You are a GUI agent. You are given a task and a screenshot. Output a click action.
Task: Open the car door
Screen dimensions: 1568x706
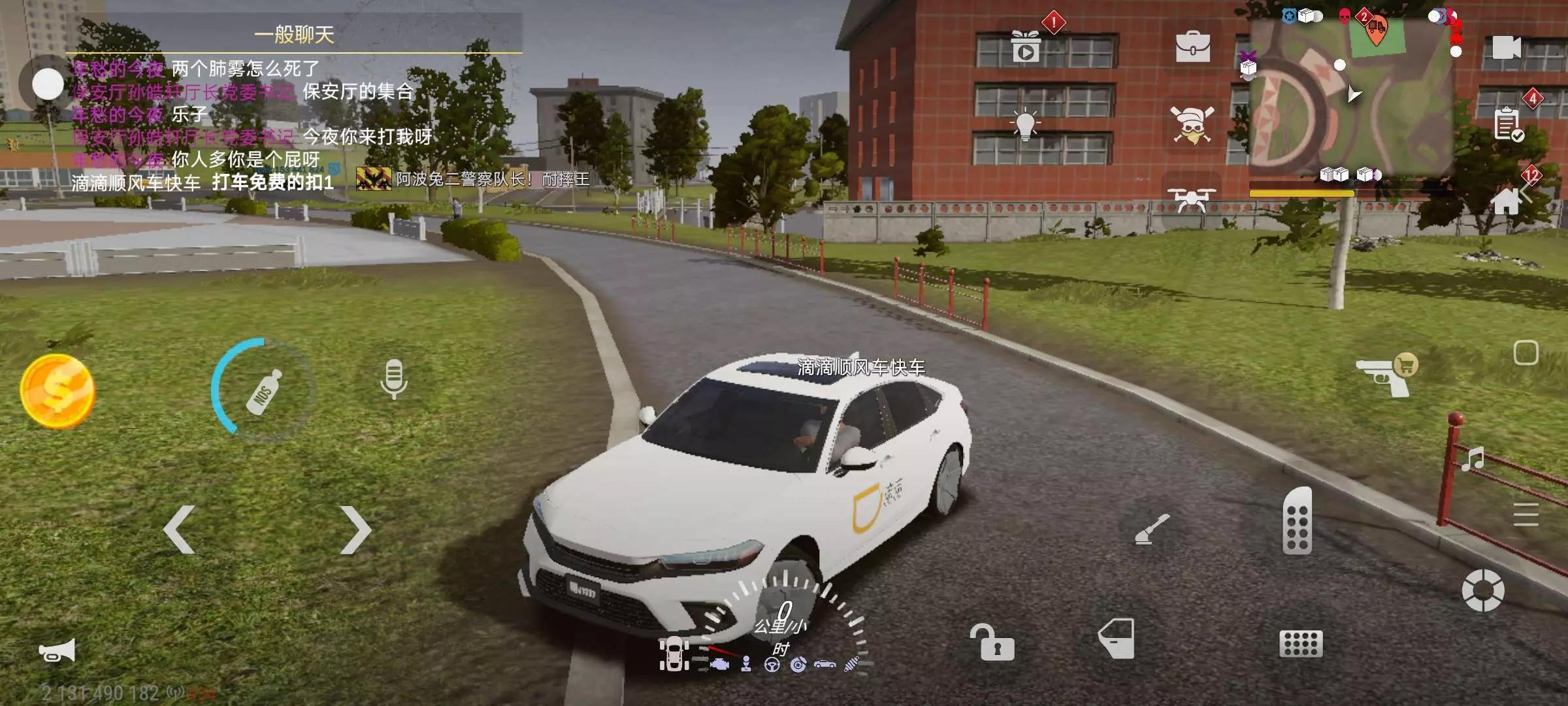(x=1117, y=638)
